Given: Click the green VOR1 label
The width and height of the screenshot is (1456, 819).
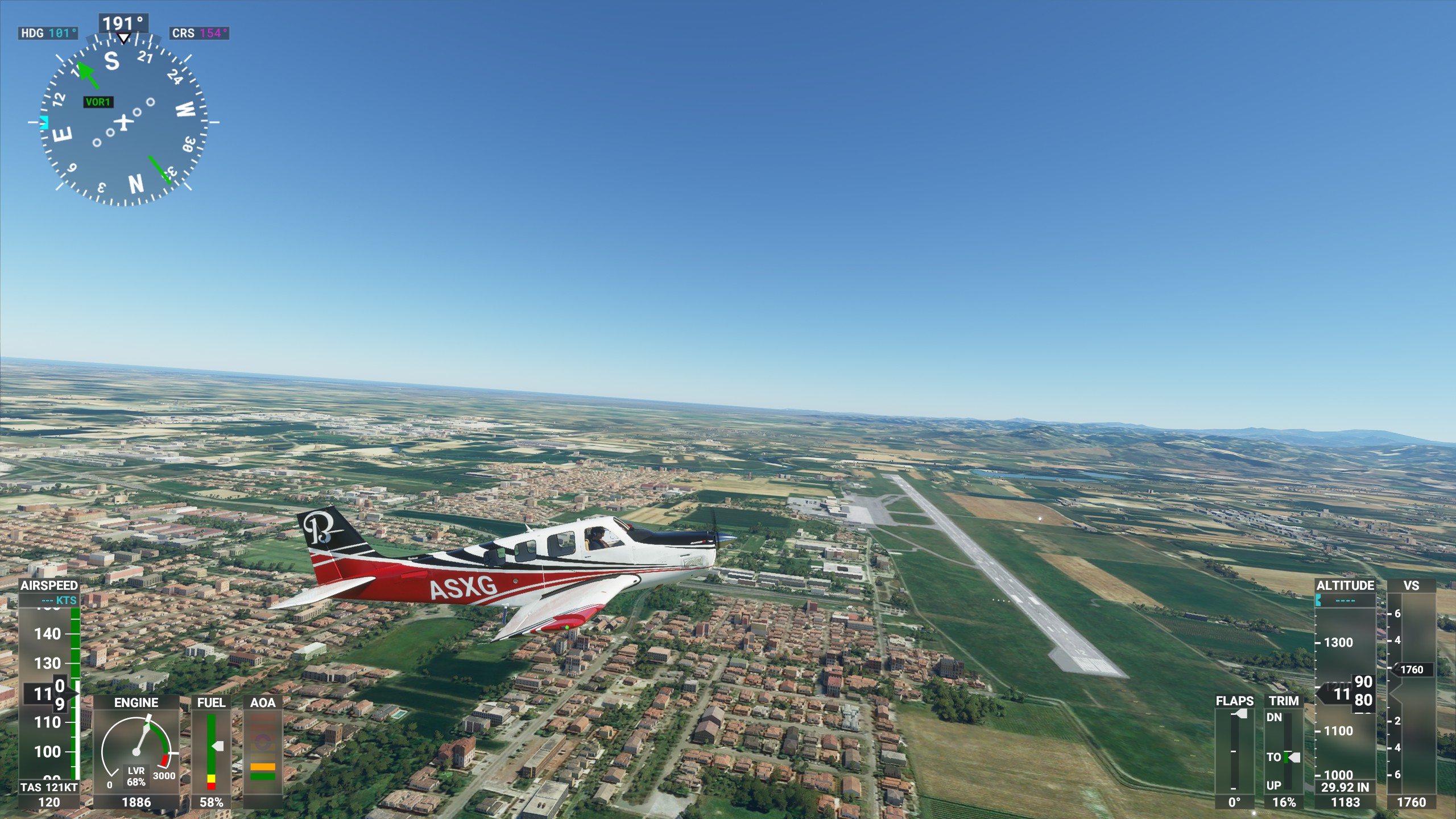Looking at the screenshot, I should tap(98, 102).
